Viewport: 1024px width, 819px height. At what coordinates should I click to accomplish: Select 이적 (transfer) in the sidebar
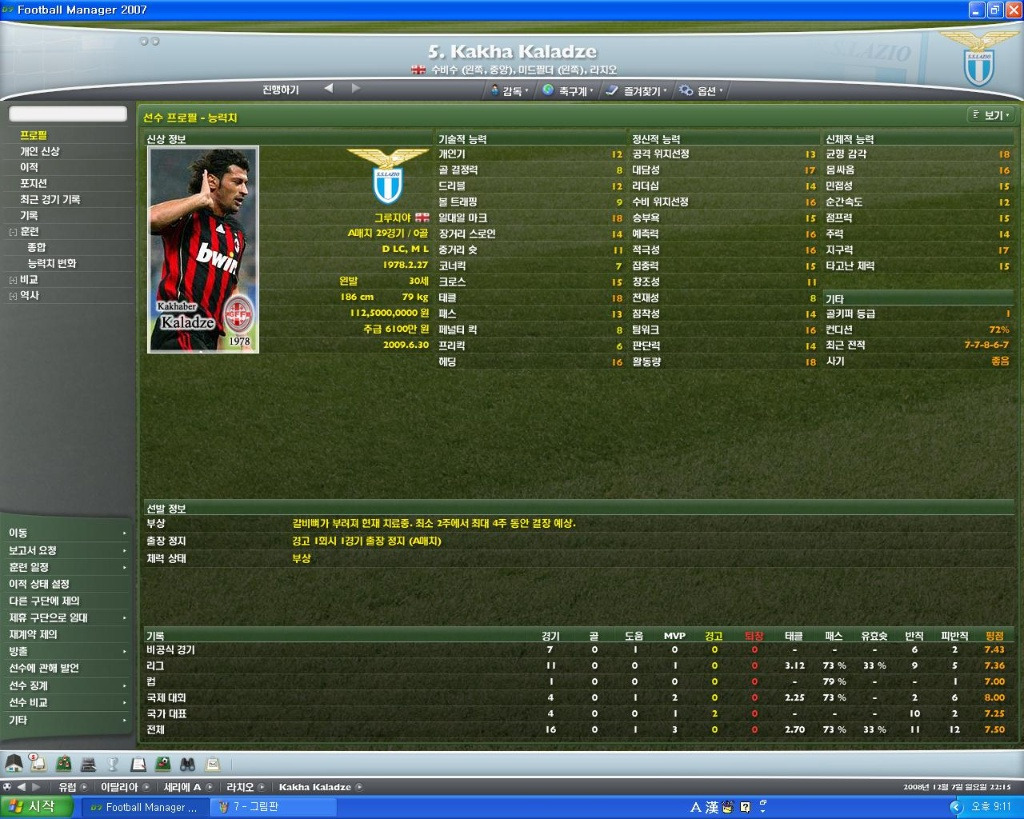click(30, 167)
